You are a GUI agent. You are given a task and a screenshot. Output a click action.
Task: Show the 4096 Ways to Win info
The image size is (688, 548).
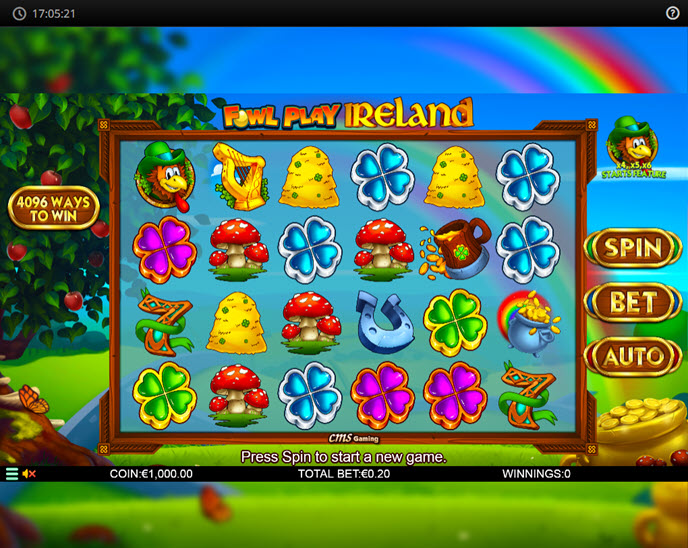tap(53, 208)
